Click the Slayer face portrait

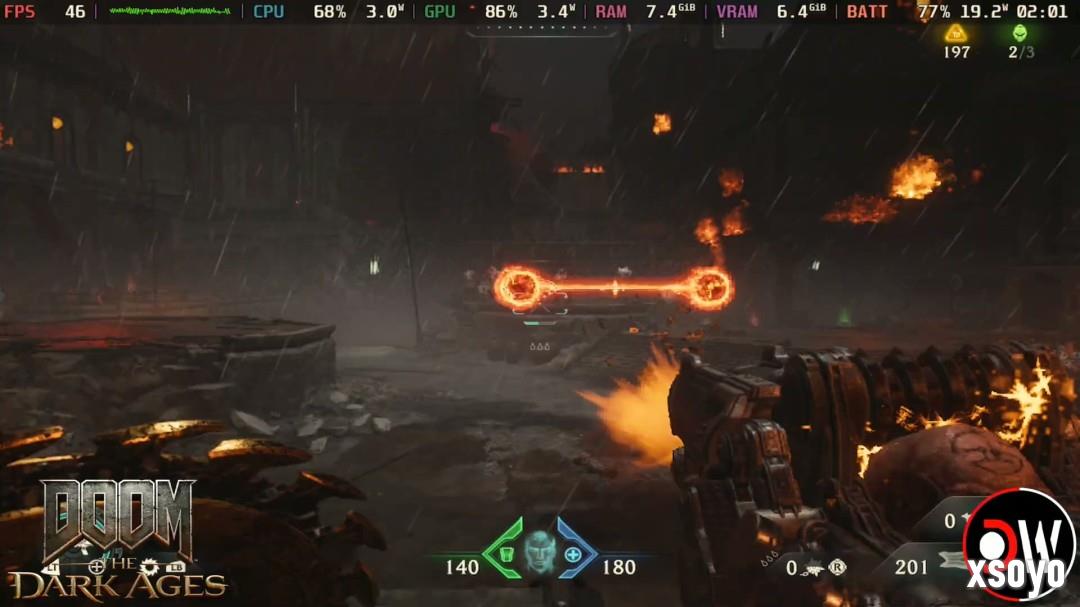[540, 551]
